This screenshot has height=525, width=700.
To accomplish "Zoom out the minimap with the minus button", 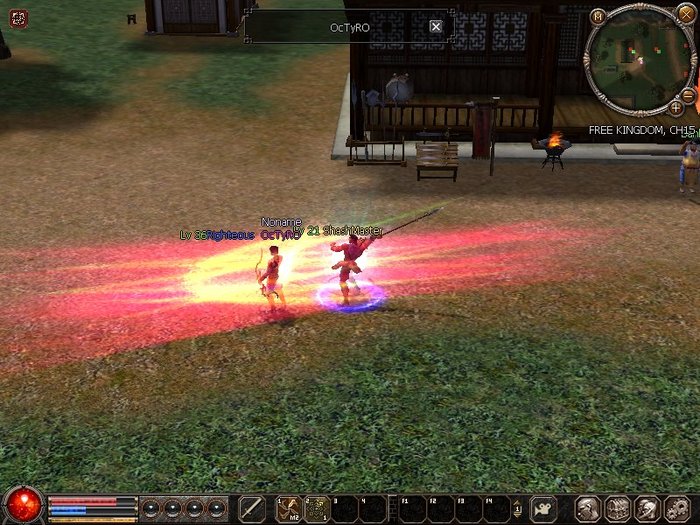I will coord(689,95).
